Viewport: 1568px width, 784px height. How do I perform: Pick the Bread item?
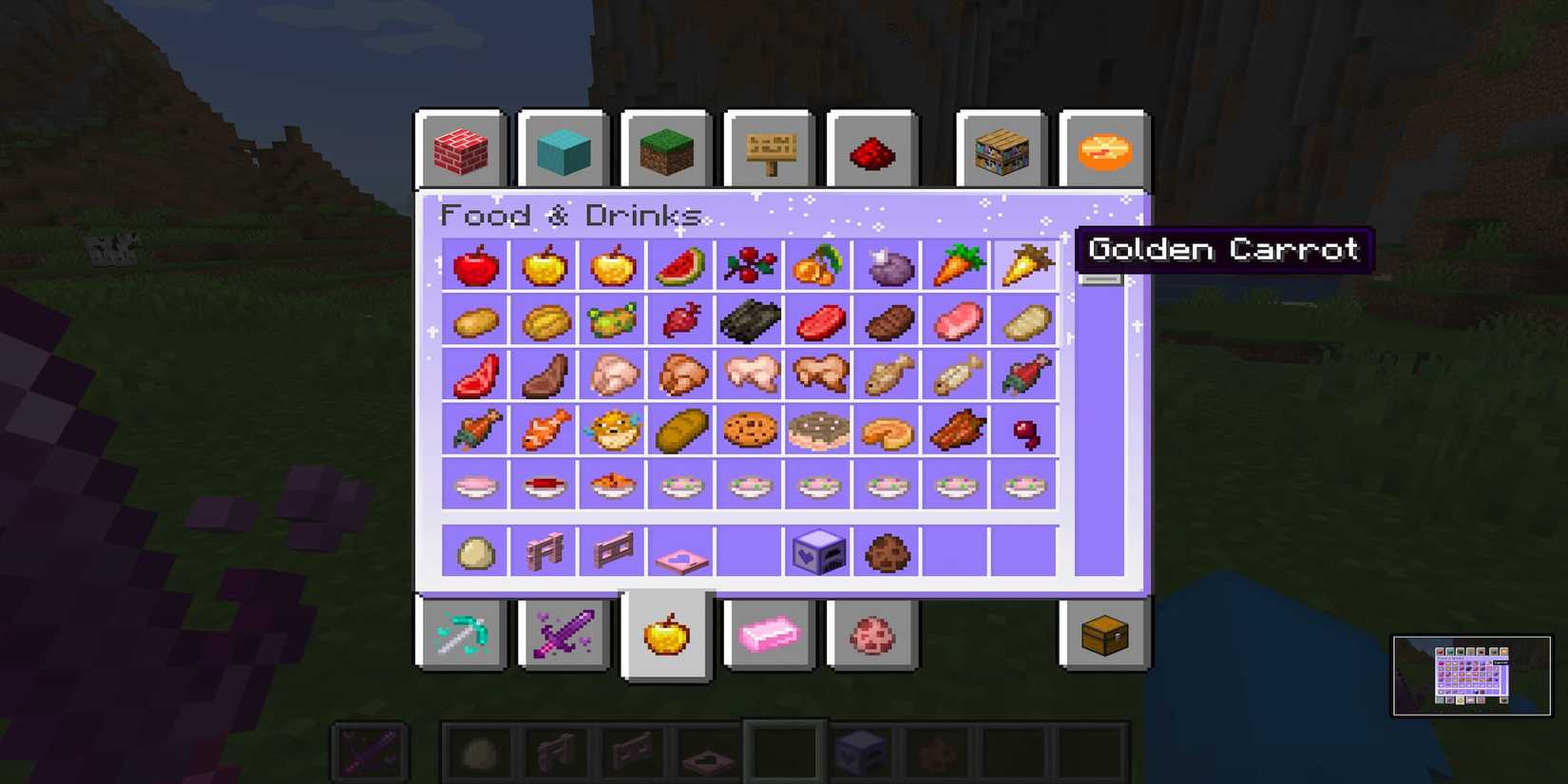point(681,430)
